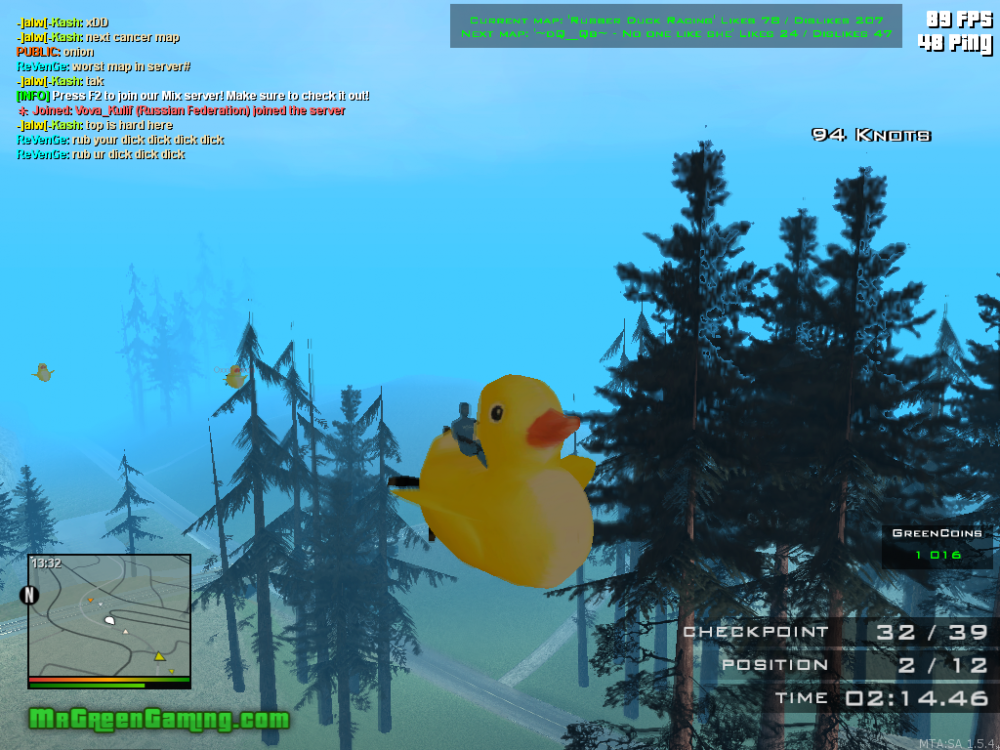Screen dimensions: 1000x750
Task: Click the radar minimap
Action: (109, 615)
